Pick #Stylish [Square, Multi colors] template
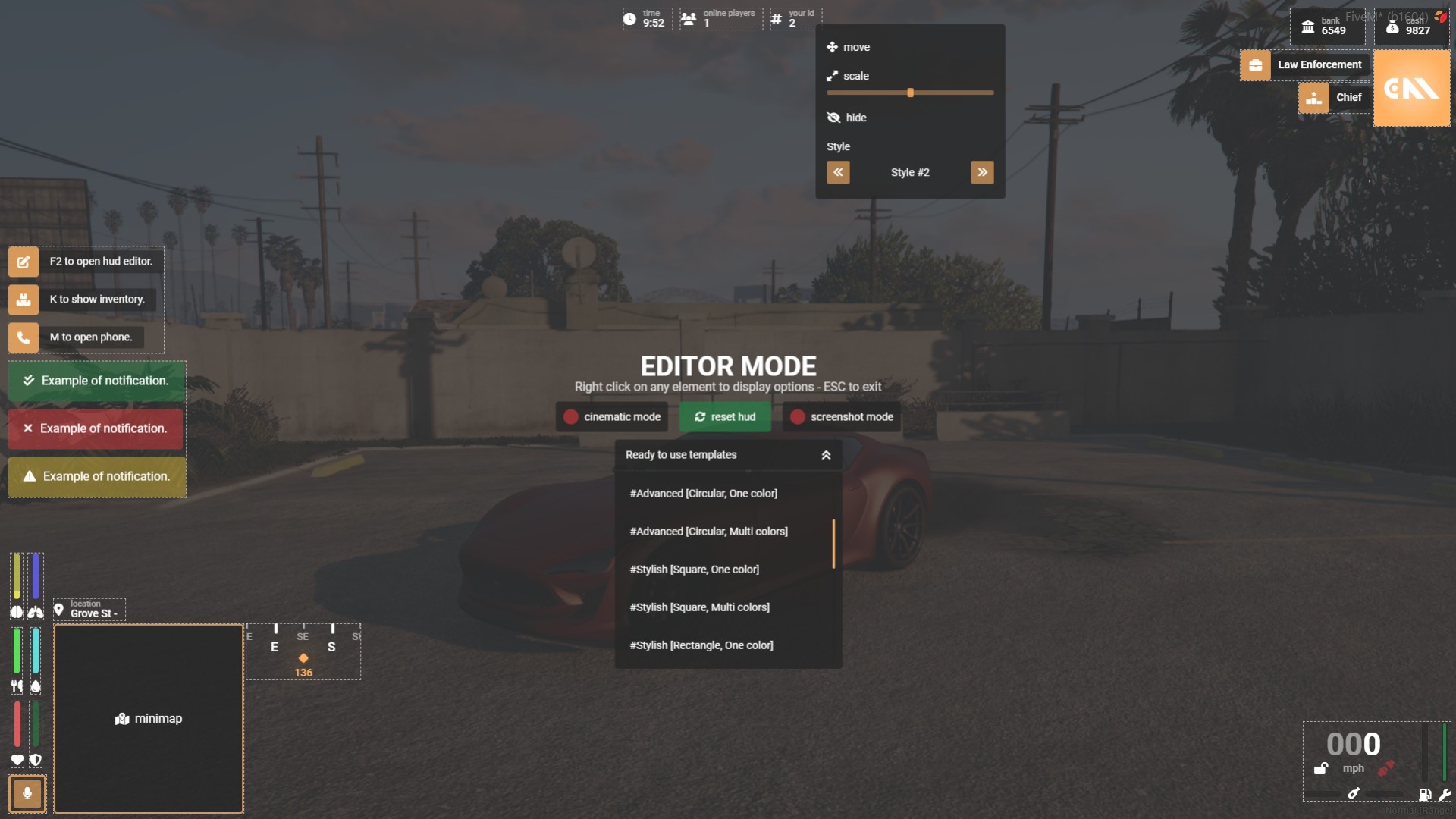The width and height of the screenshot is (1456, 819). (x=699, y=607)
